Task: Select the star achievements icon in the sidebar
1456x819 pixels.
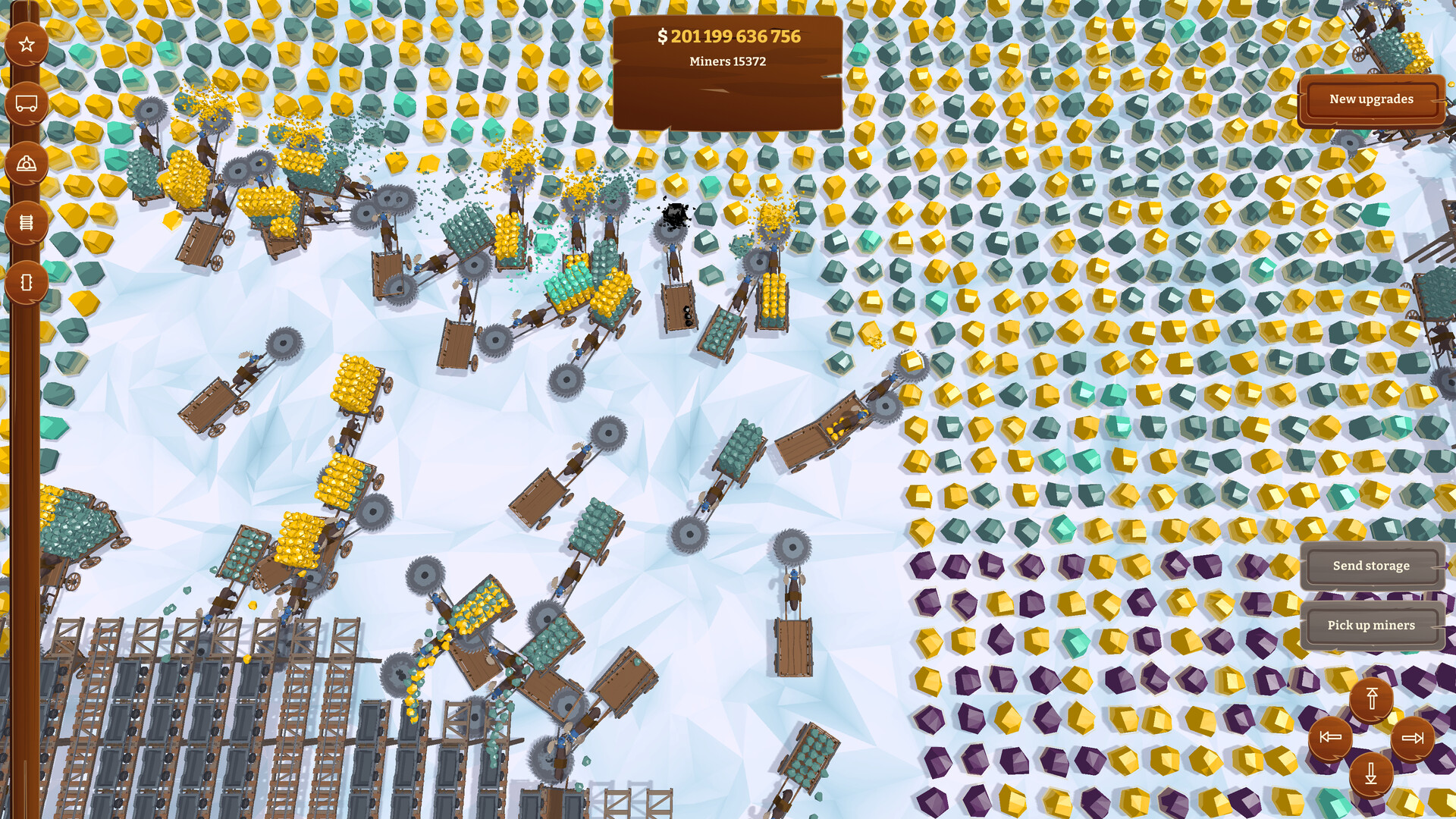Action: [27, 43]
